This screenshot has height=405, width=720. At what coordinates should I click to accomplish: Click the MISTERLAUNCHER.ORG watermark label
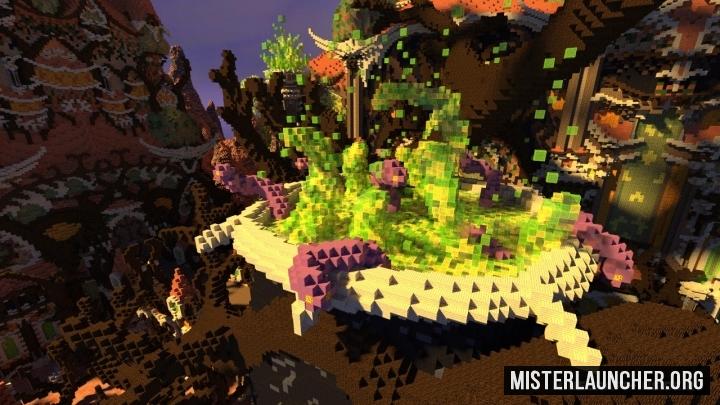607,380
